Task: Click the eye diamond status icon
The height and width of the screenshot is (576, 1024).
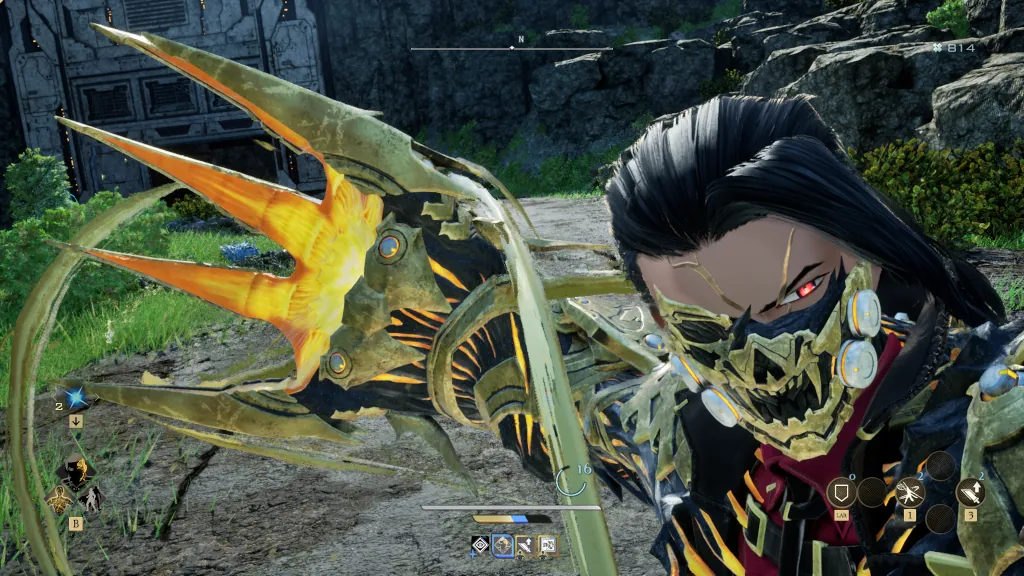Action: [x=480, y=545]
